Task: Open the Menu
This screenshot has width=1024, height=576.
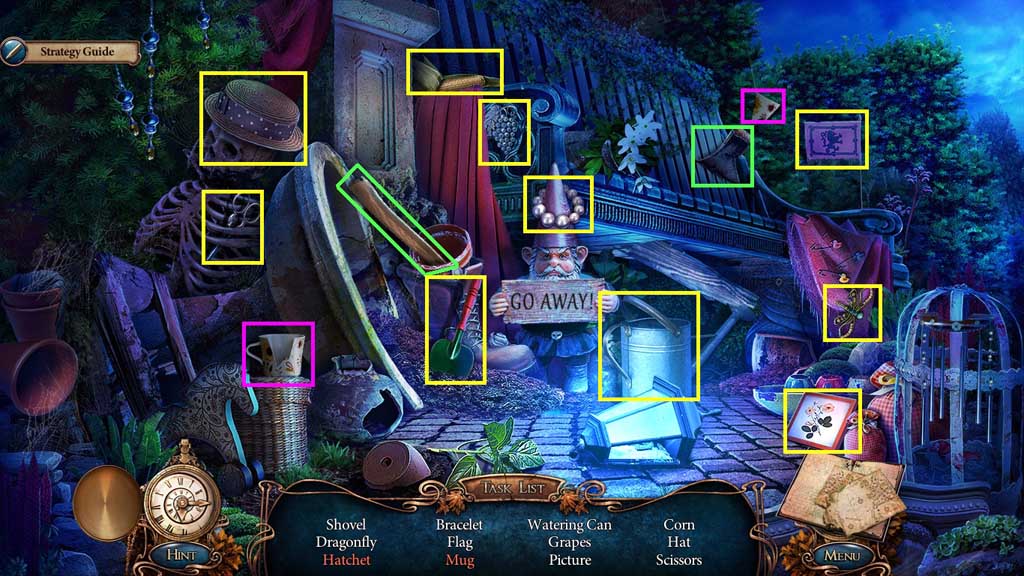Action: pyautogui.click(x=842, y=553)
